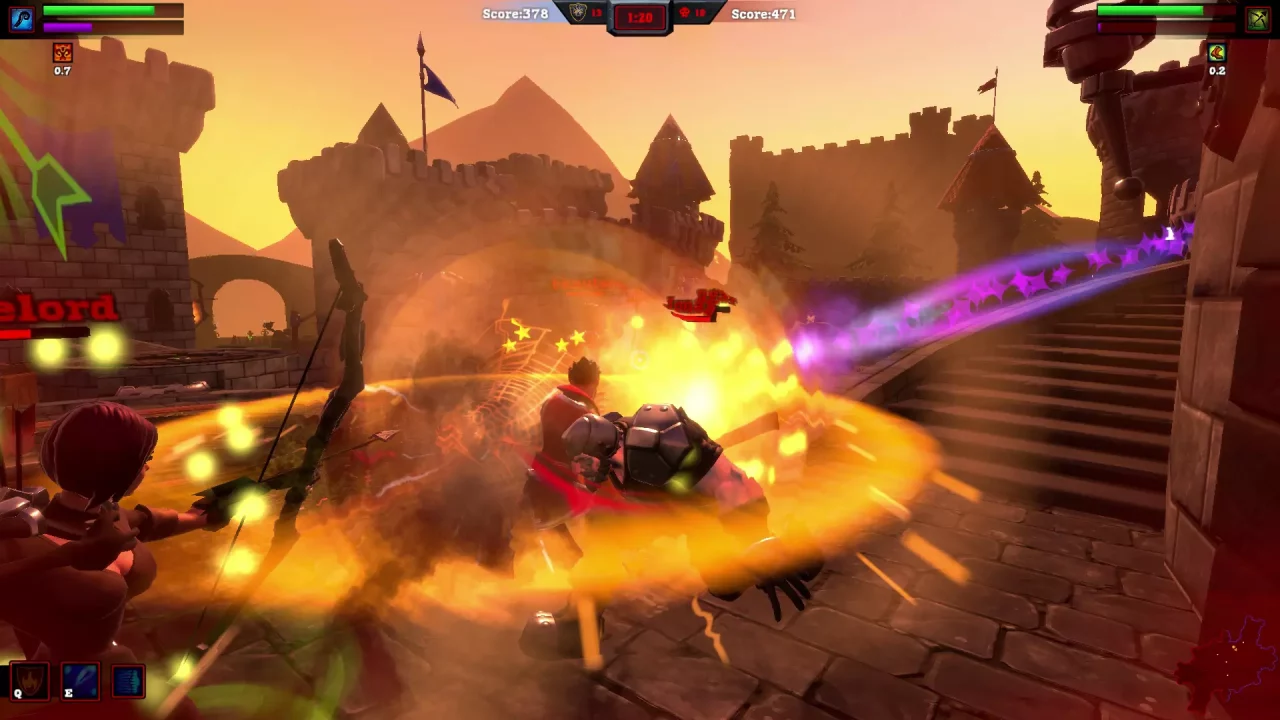Use the blue comet streak ability
This screenshot has height=720, width=1280.
tap(80, 682)
